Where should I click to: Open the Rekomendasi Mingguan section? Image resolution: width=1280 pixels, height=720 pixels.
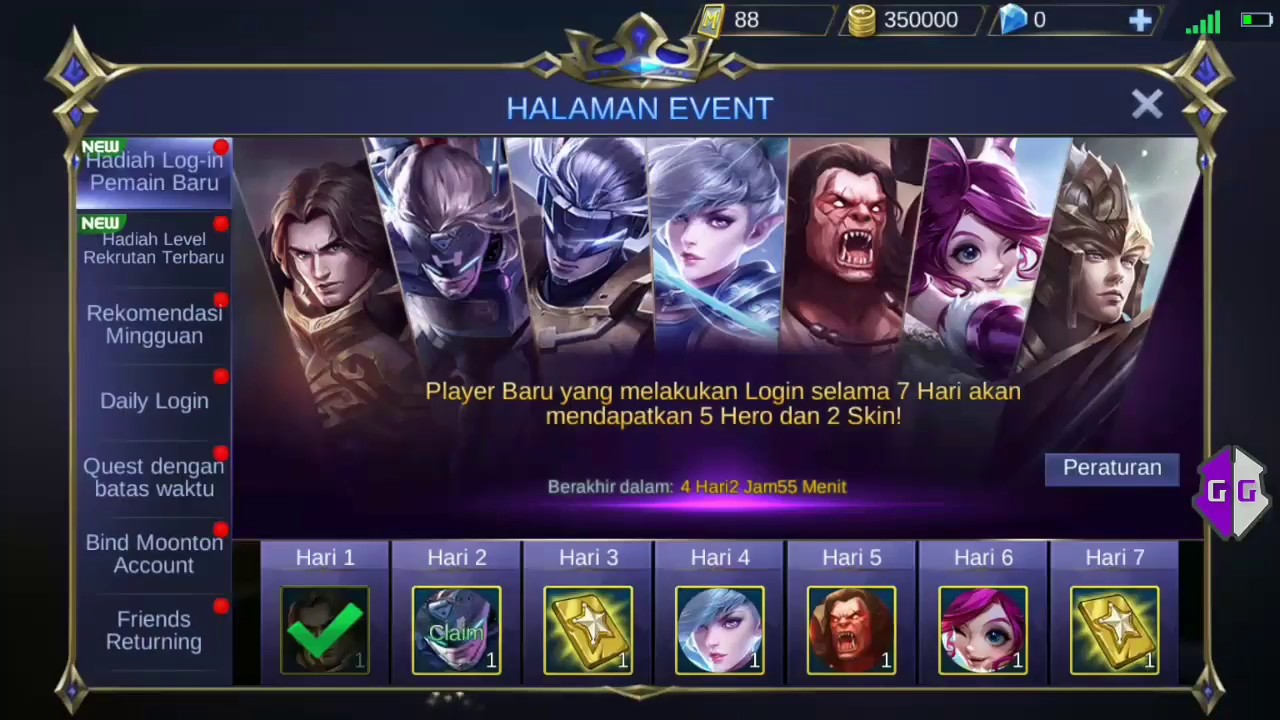pos(154,324)
